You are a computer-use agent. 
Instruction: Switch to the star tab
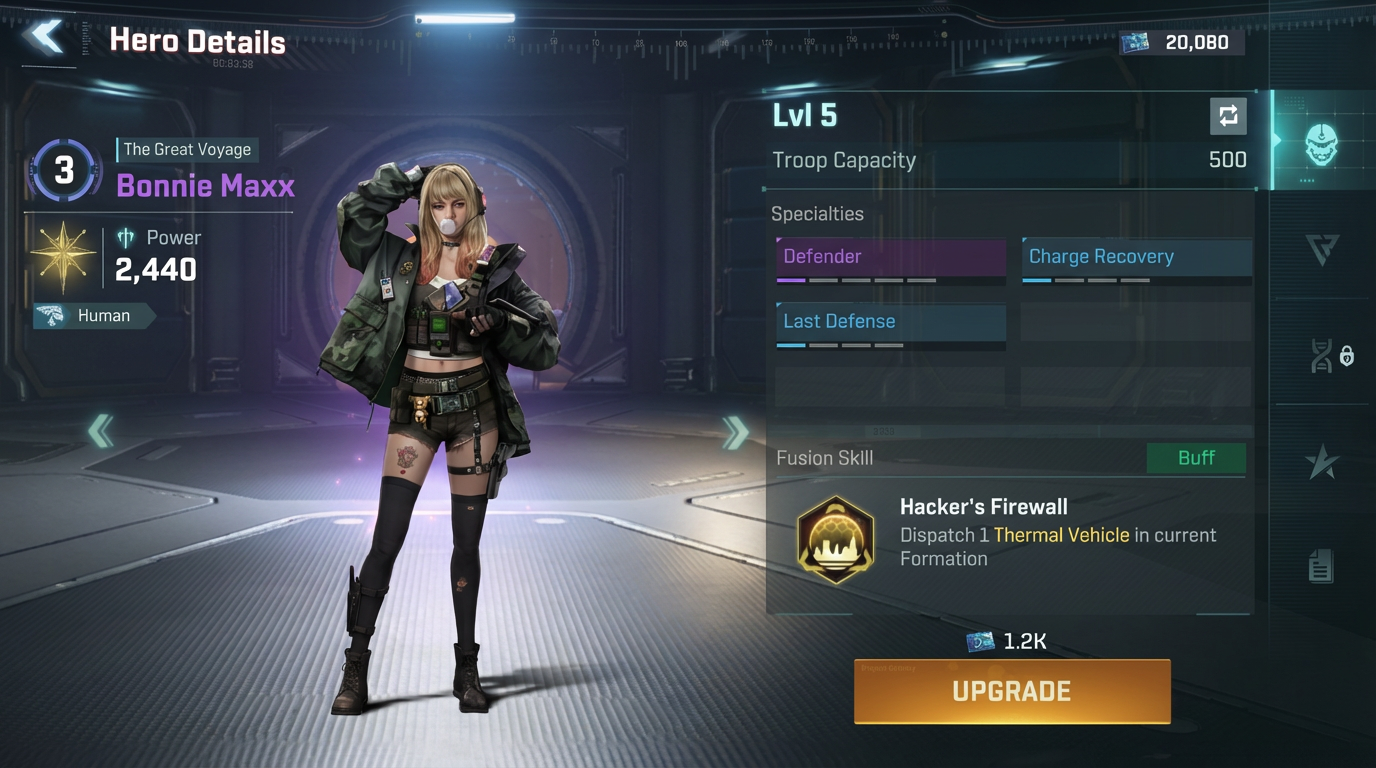coord(1321,462)
